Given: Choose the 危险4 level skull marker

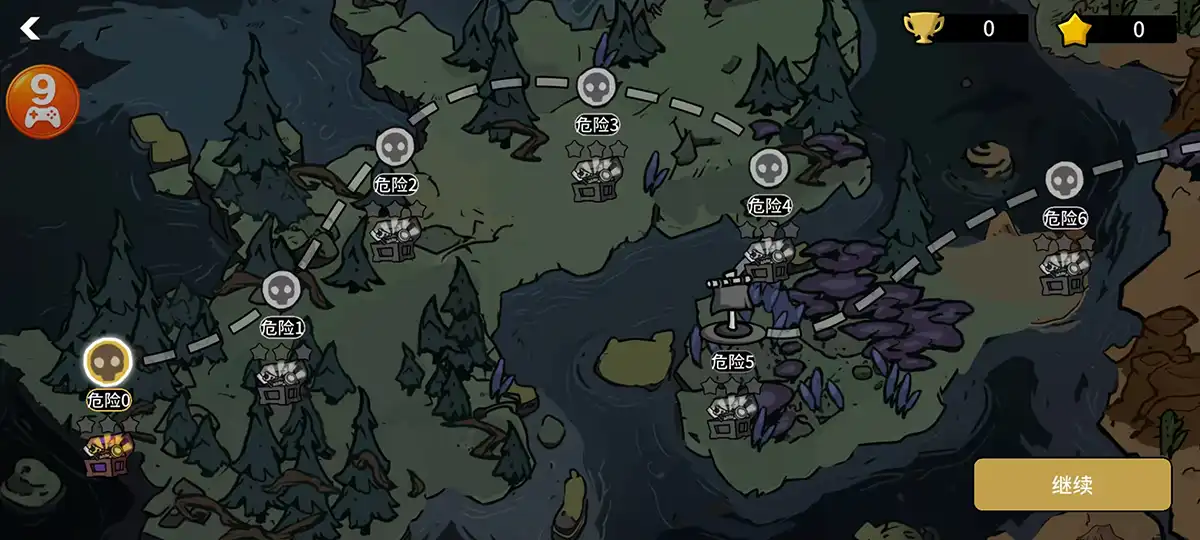Looking at the screenshot, I should point(769,168).
